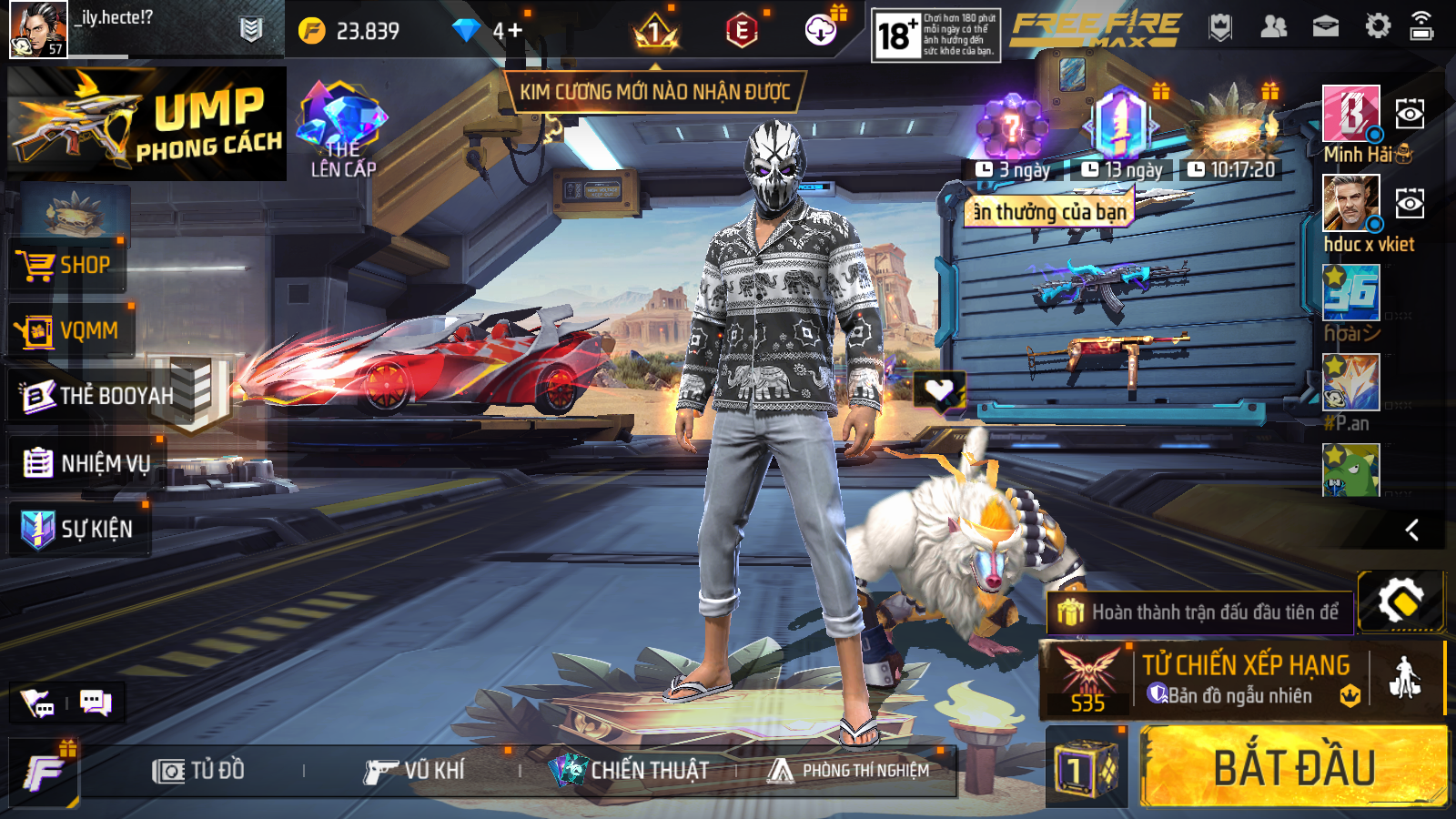Viewport: 1456px width, 819px height.
Task: Open the TỦ ĐỒ wardrobe
Action: [198, 771]
